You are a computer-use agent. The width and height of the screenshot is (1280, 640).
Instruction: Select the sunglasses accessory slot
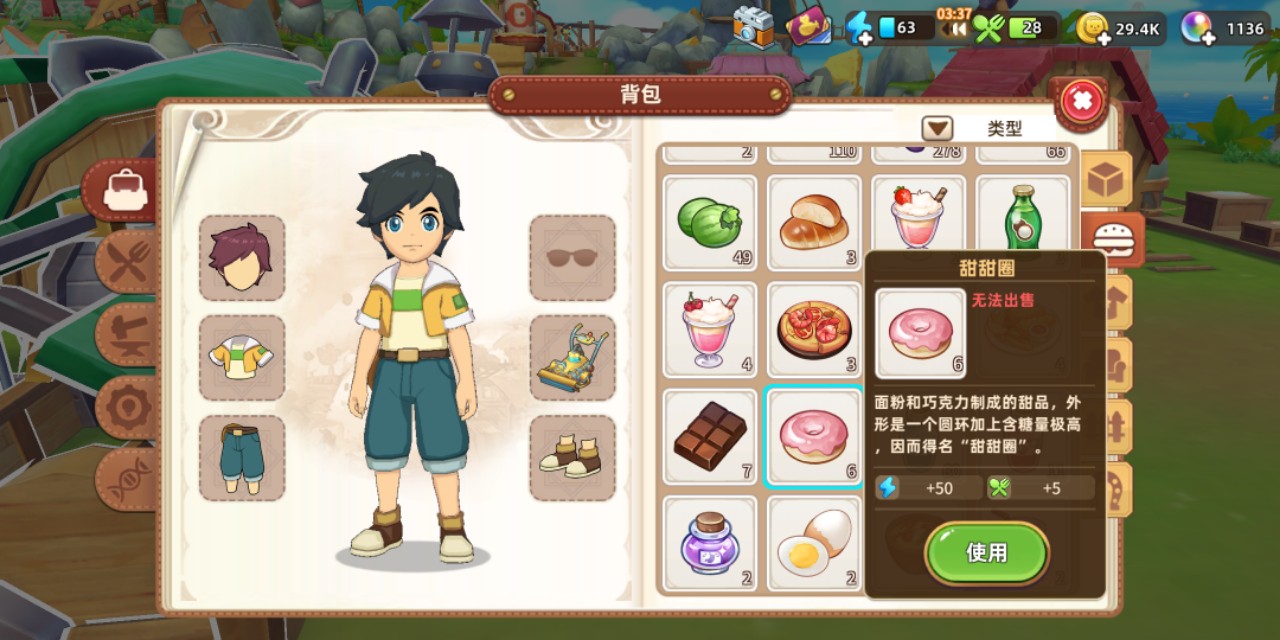[x=572, y=258]
